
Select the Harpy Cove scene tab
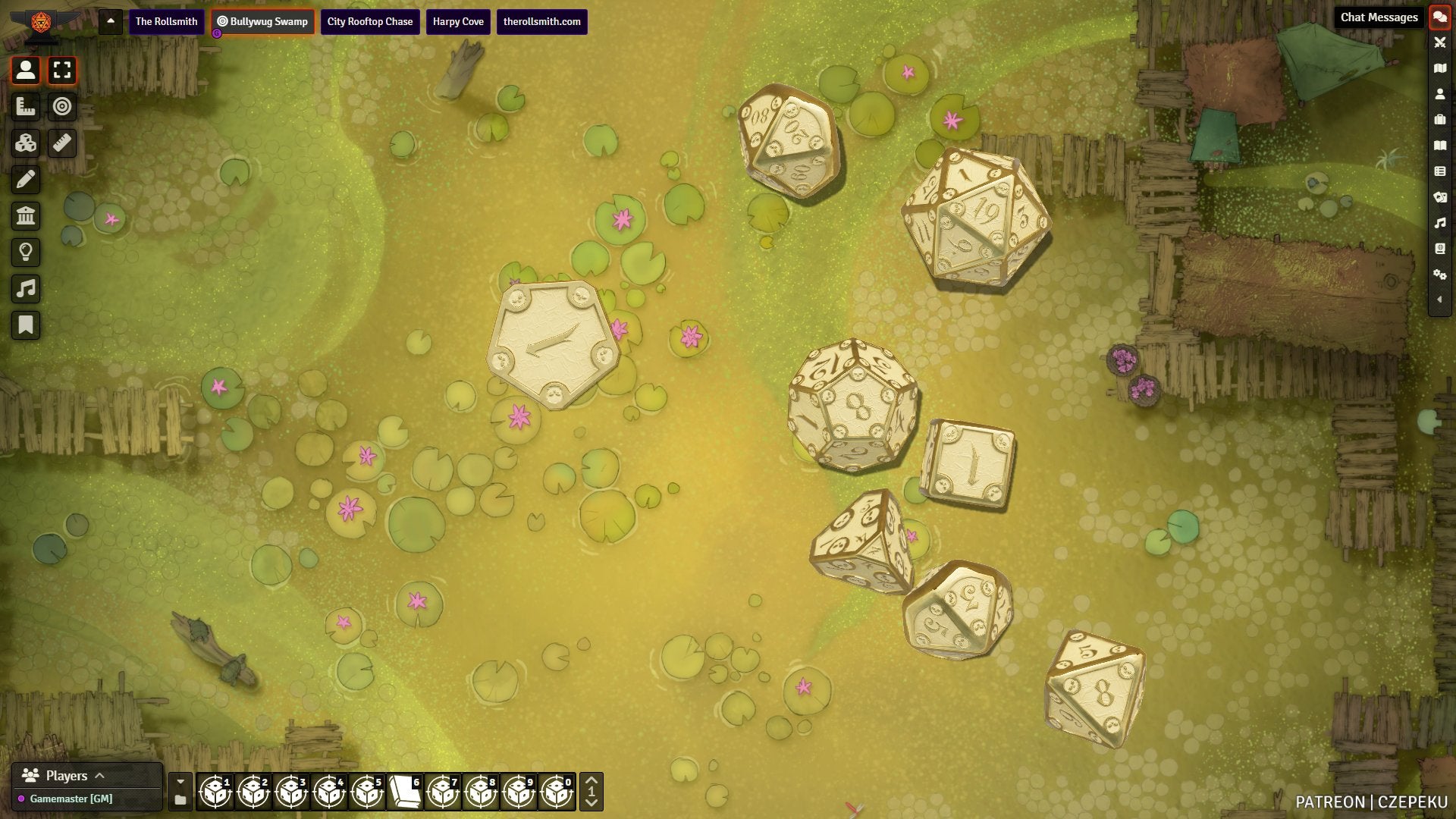(458, 22)
